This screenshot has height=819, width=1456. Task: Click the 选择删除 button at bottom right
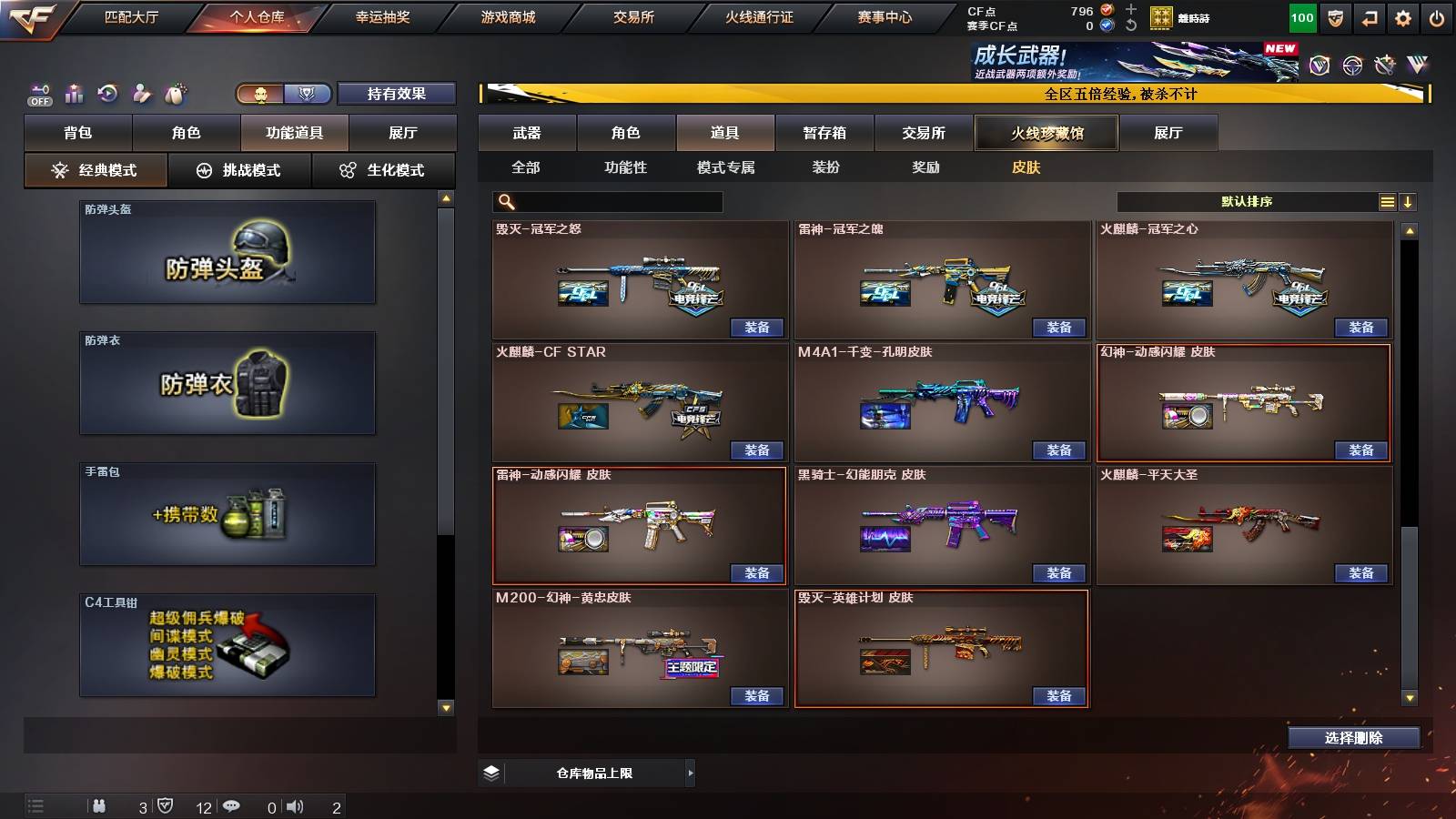(1353, 737)
